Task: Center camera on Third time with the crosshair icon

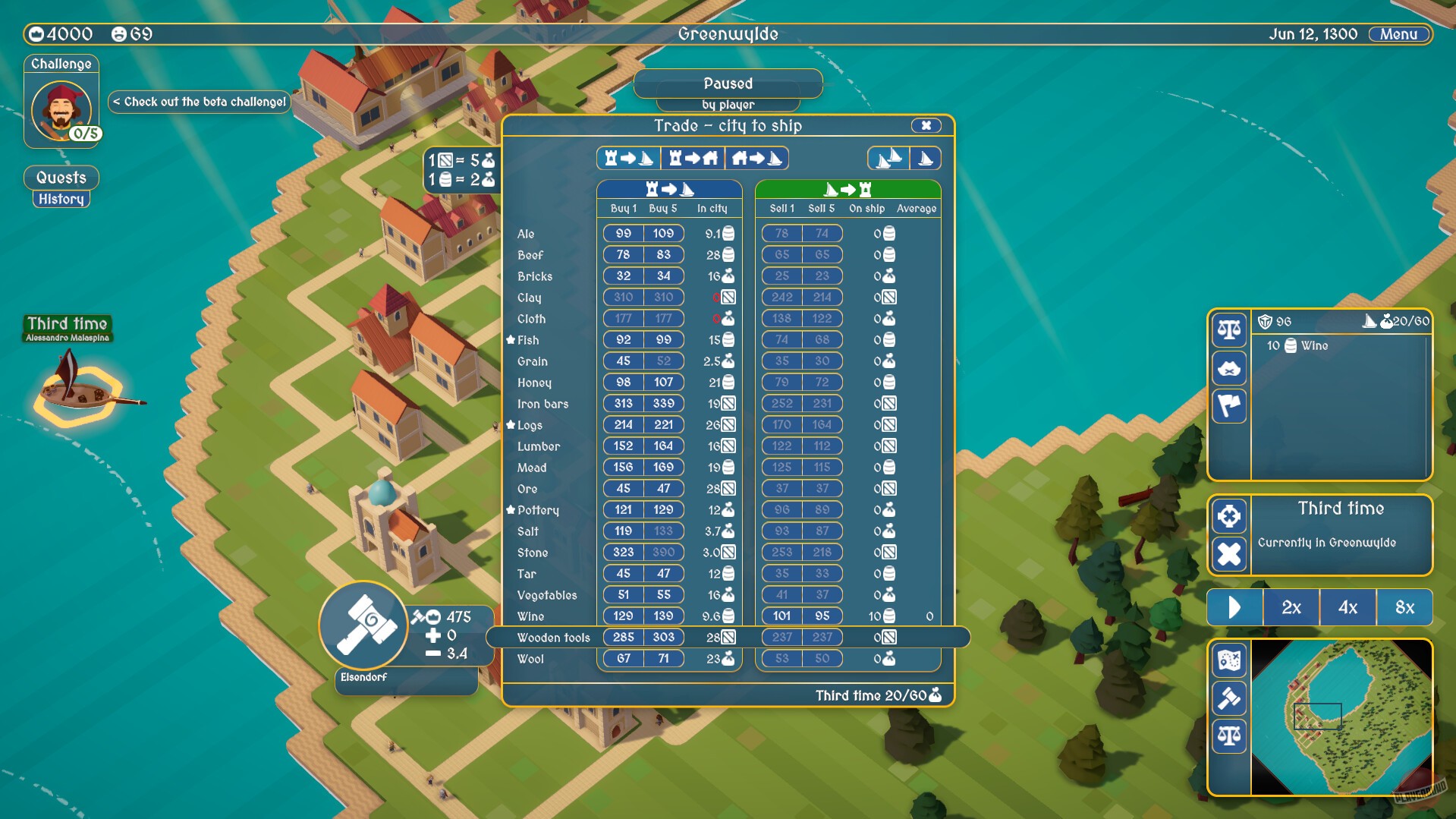Action: click(x=1229, y=516)
